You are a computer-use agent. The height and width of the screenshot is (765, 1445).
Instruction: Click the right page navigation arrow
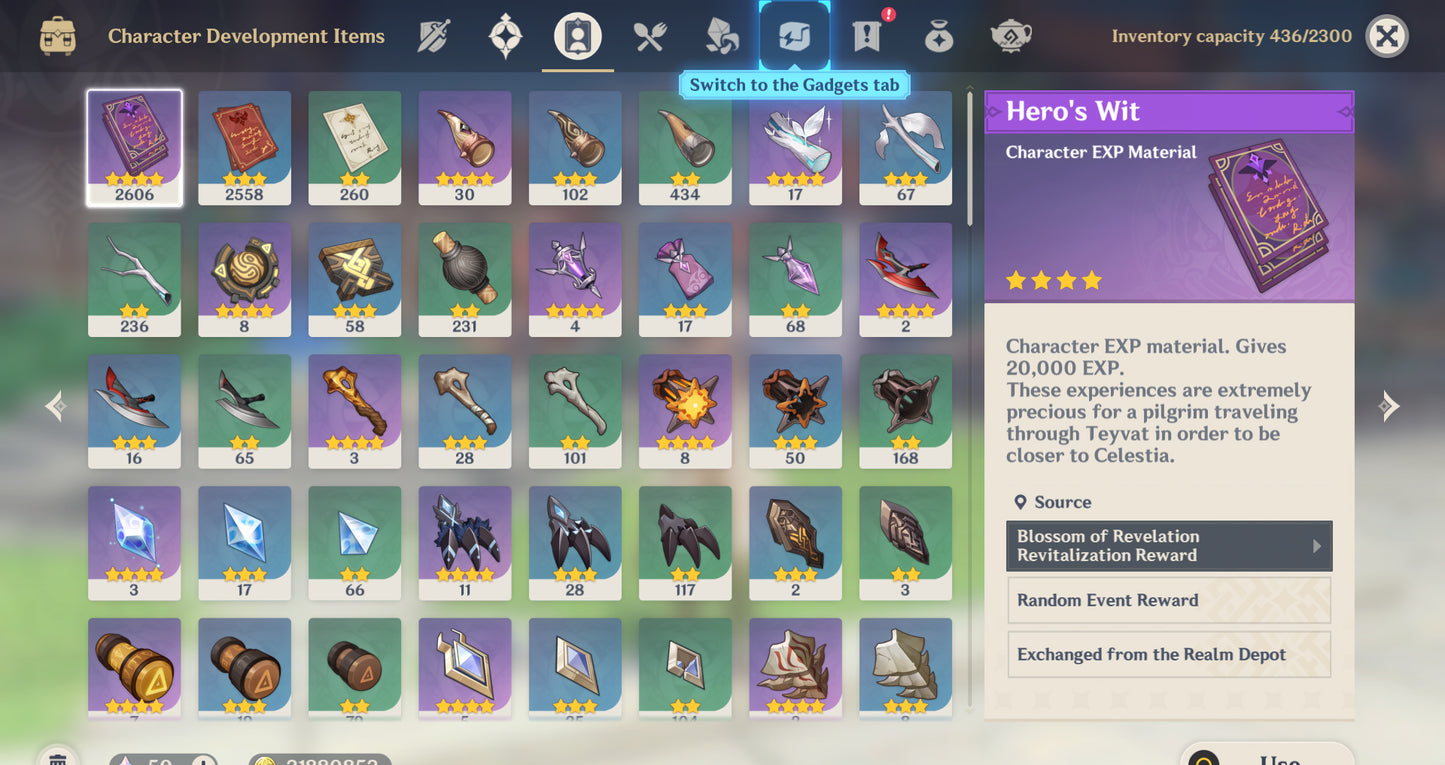(1389, 406)
